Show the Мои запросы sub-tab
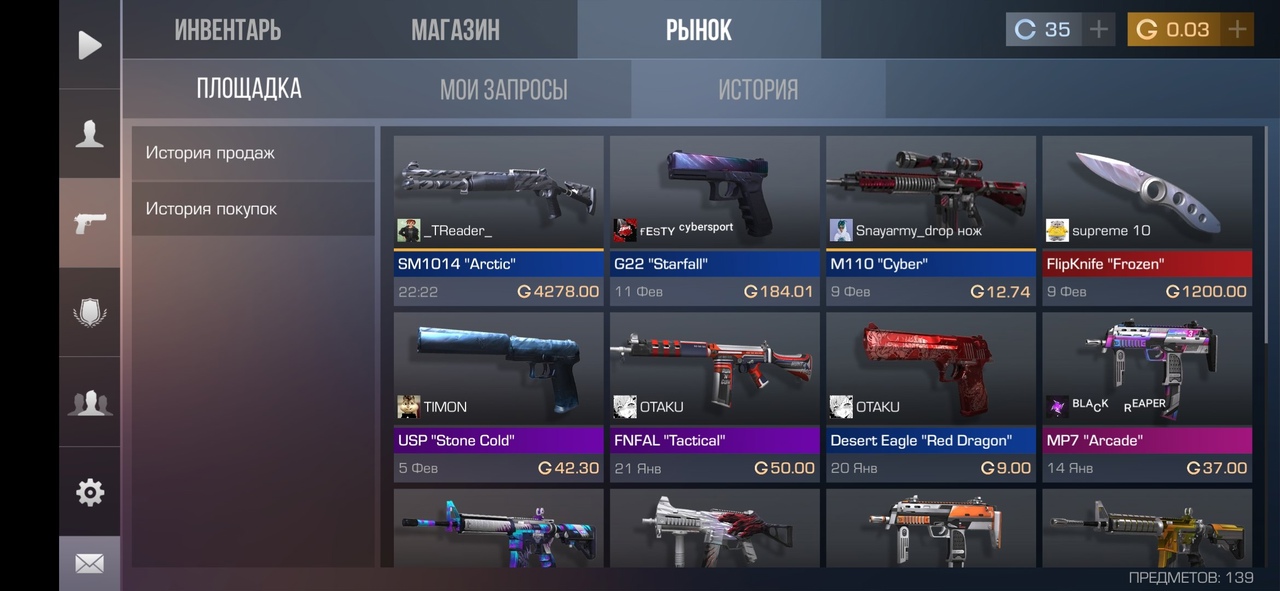 [x=504, y=90]
